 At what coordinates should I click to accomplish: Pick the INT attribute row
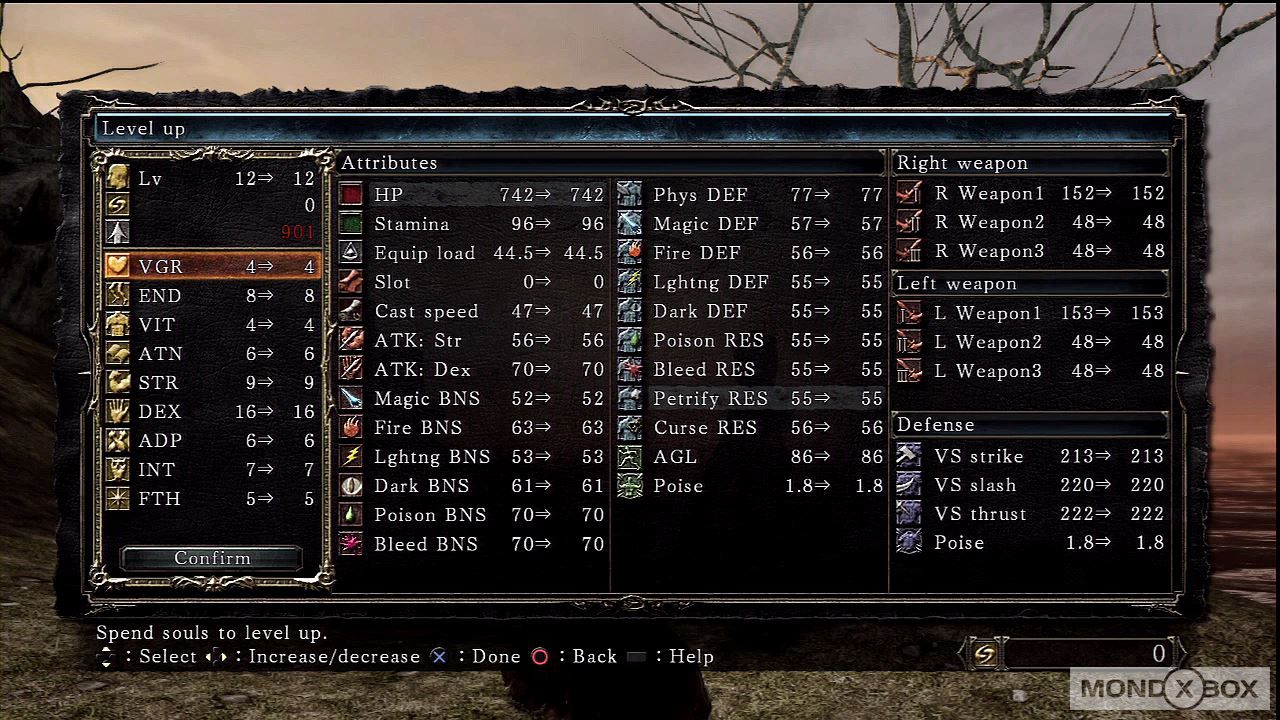click(212, 470)
